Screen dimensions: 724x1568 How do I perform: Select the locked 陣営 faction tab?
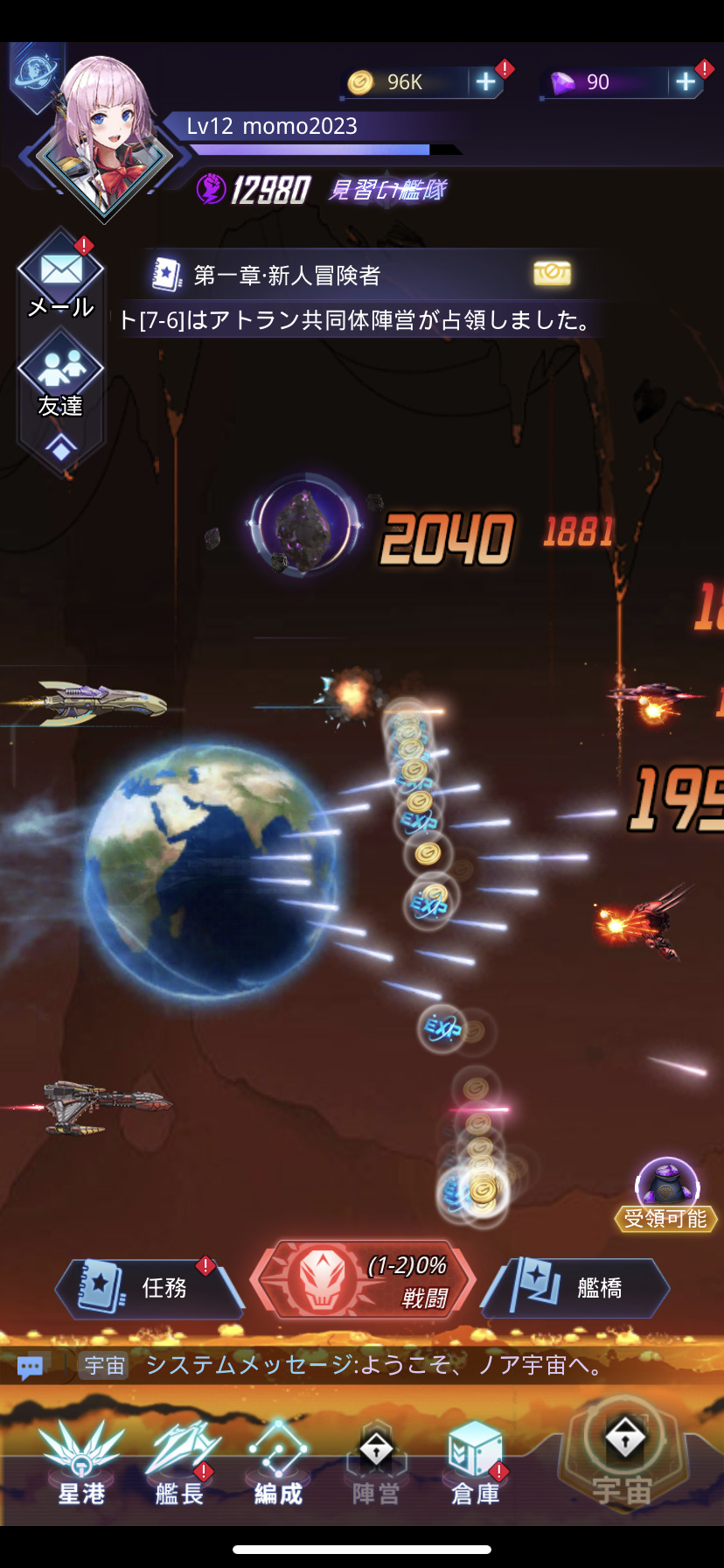pos(376,1463)
